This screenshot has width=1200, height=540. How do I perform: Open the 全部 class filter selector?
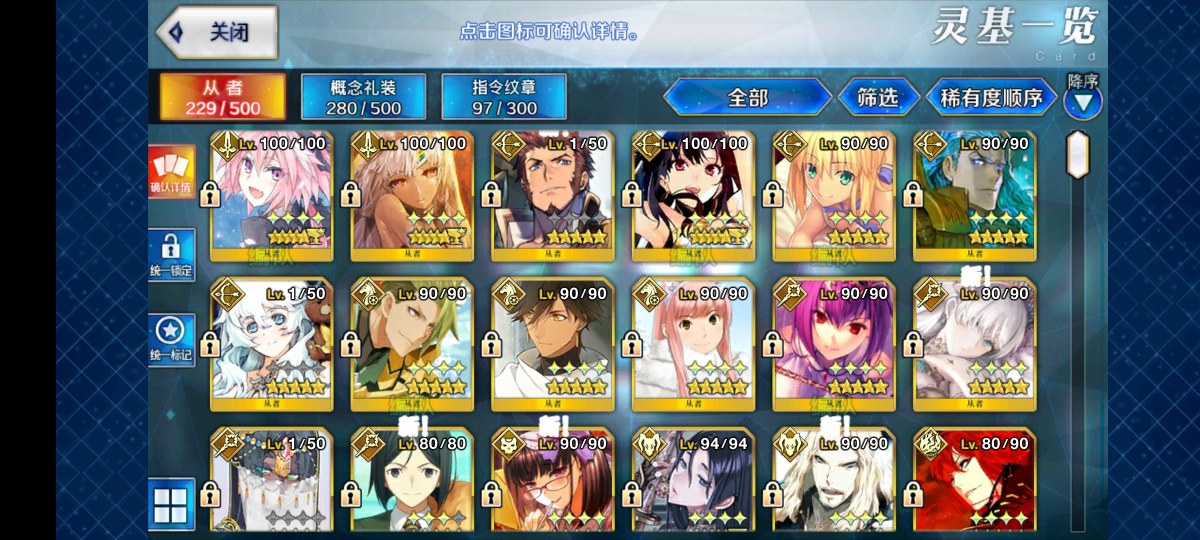[747, 97]
